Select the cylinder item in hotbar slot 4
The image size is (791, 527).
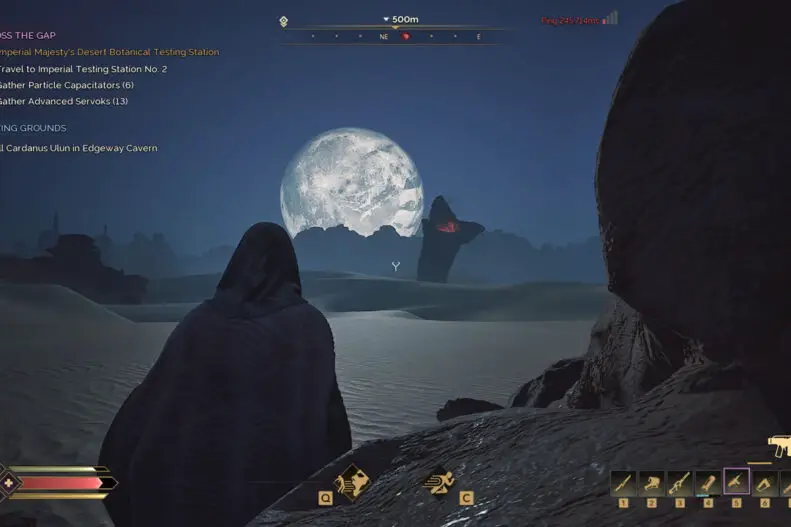click(707, 484)
